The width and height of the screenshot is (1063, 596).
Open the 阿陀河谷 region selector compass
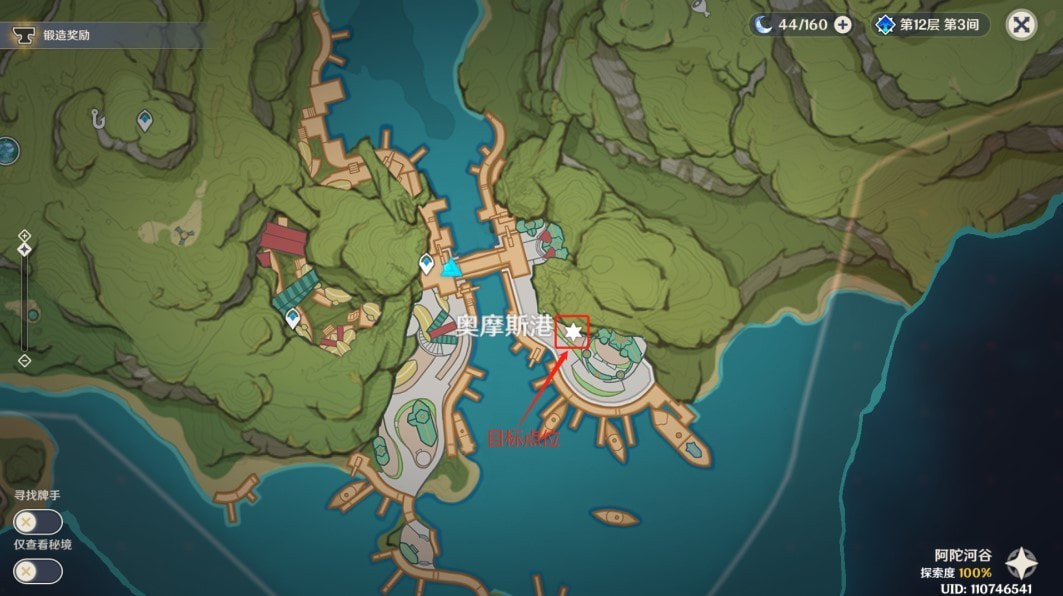point(1021,563)
